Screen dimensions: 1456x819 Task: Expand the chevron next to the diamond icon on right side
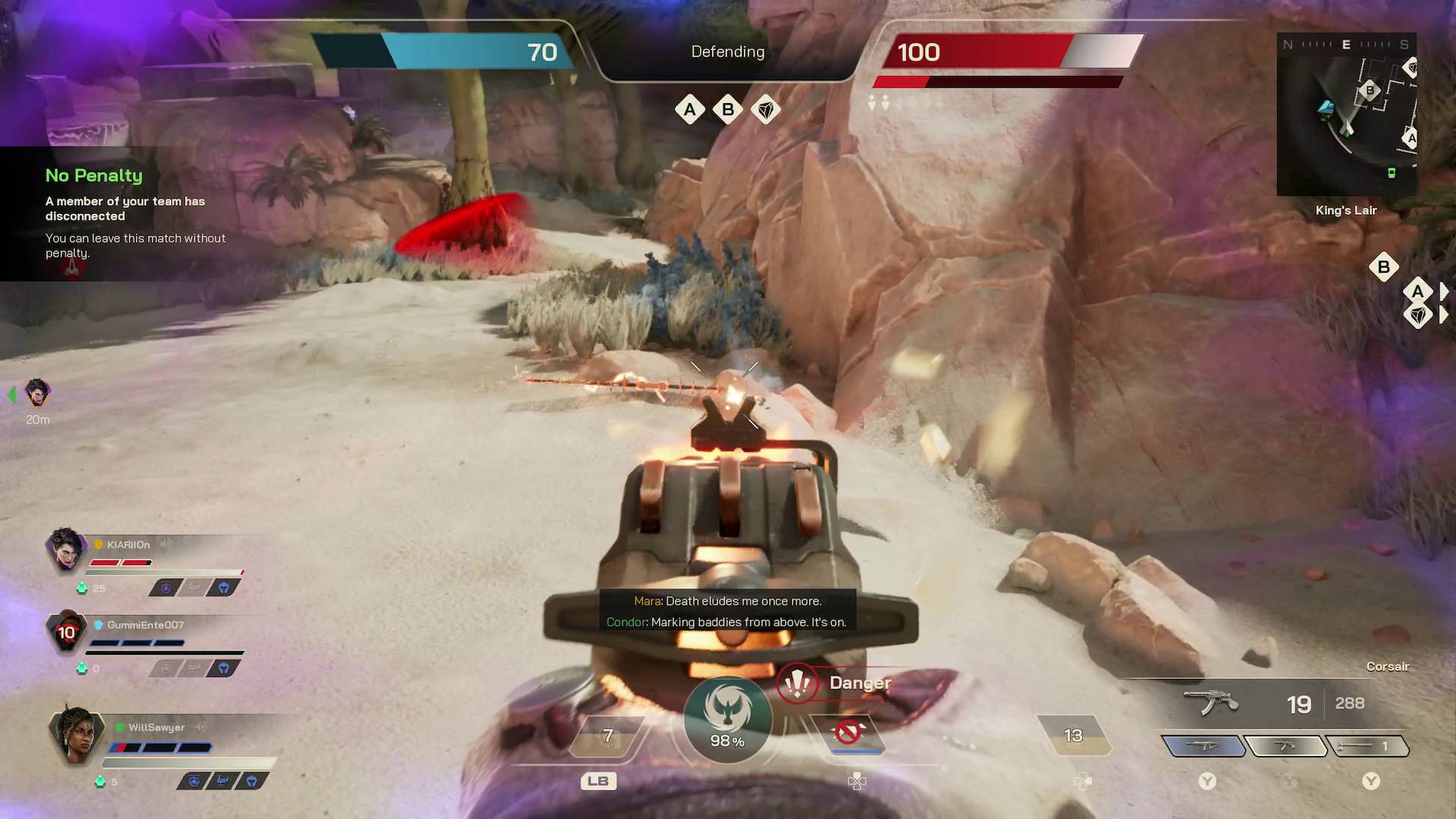pyautogui.click(x=1442, y=313)
